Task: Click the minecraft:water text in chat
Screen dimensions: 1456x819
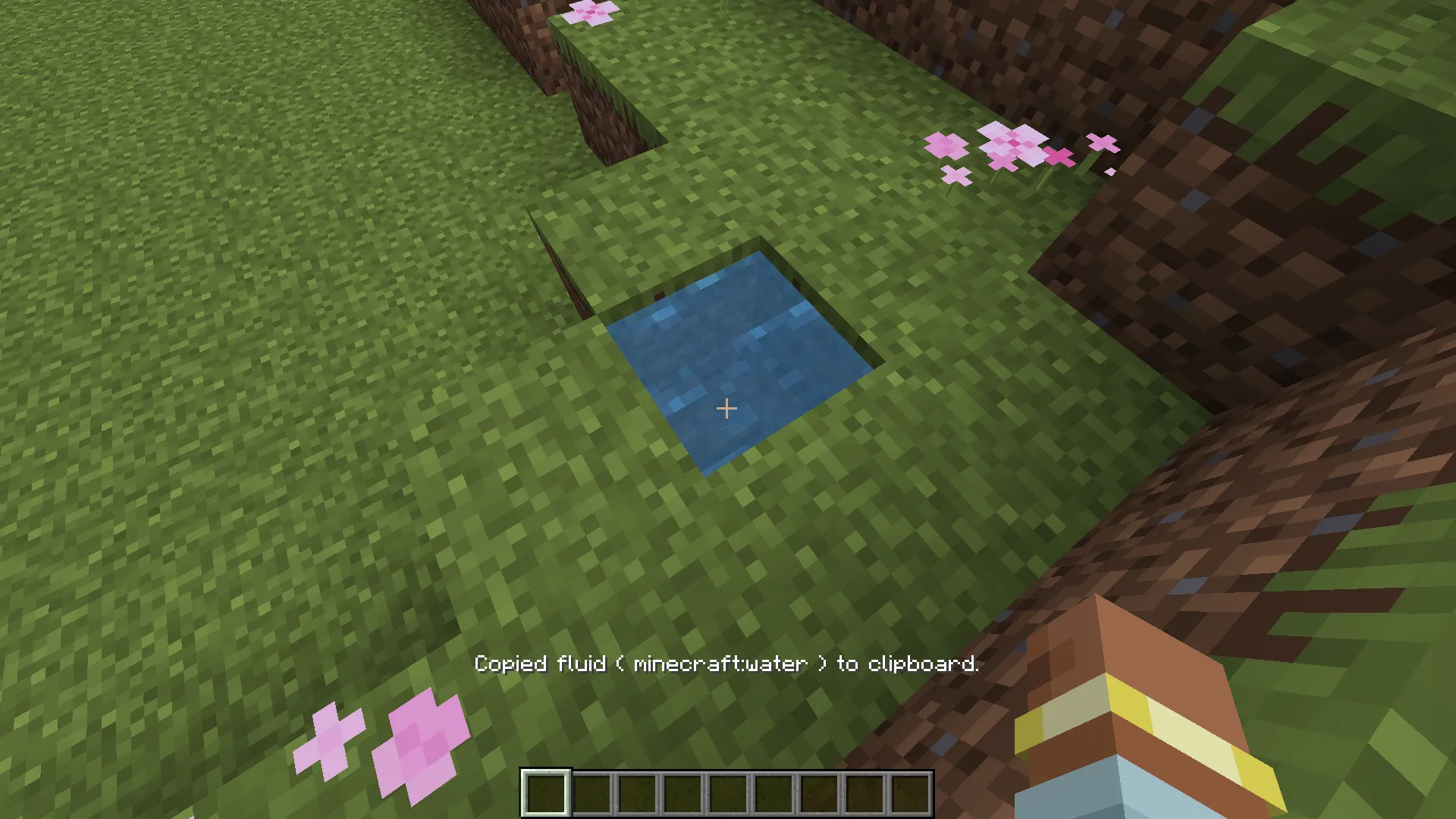Action: (x=720, y=664)
